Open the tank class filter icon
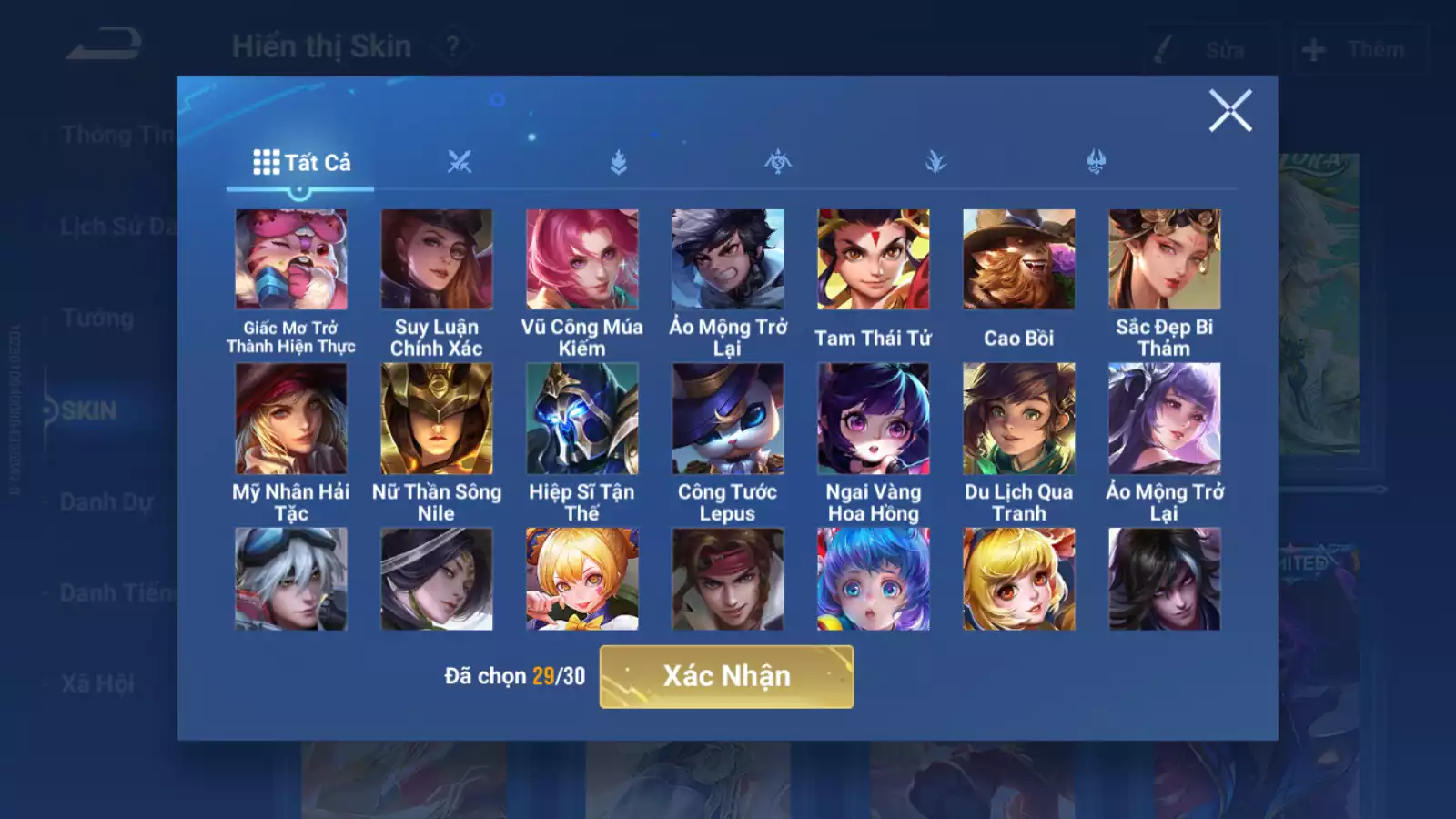This screenshot has width=1456, height=819. click(617, 162)
